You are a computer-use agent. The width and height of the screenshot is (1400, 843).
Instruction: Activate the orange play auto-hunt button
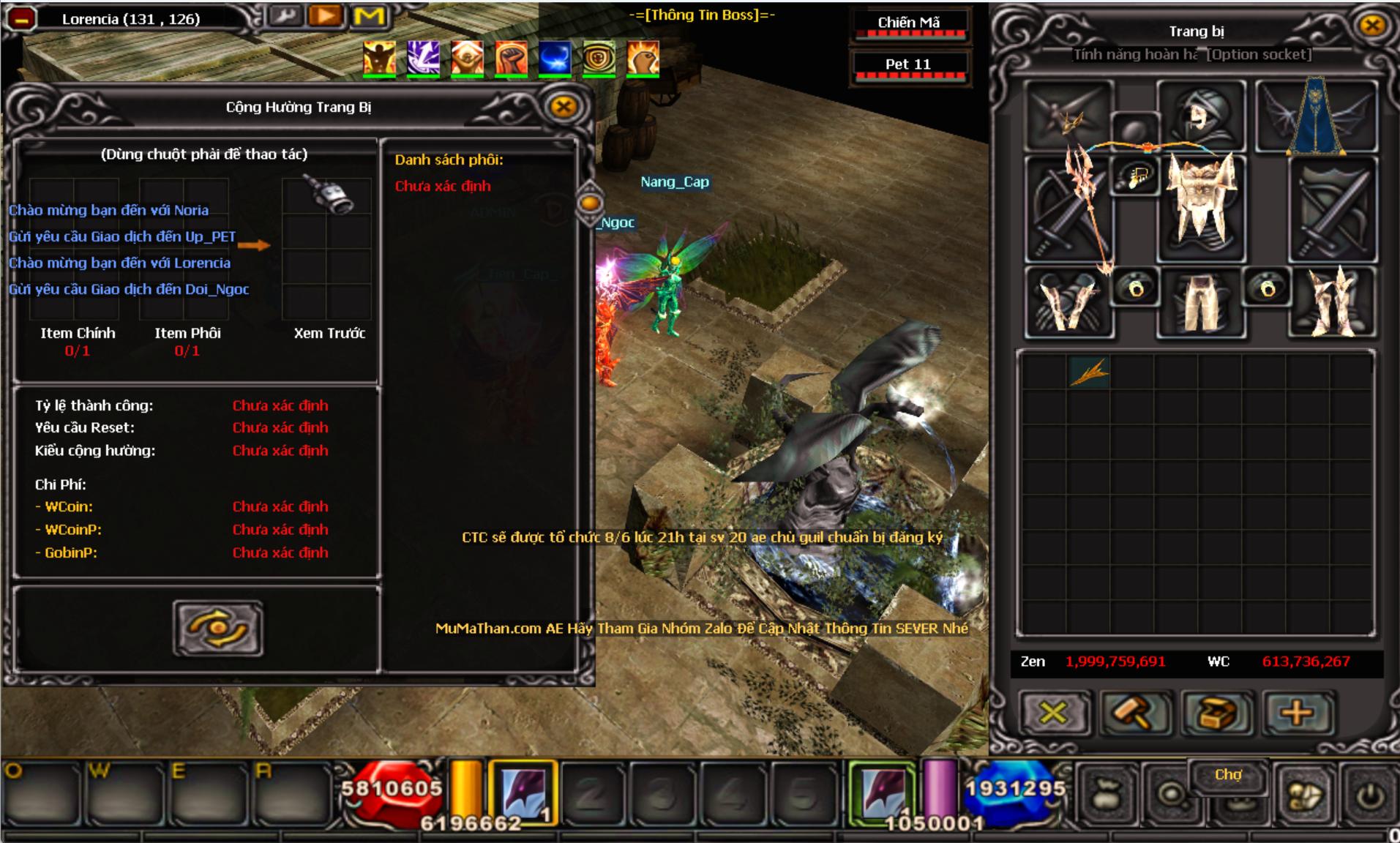326,15
